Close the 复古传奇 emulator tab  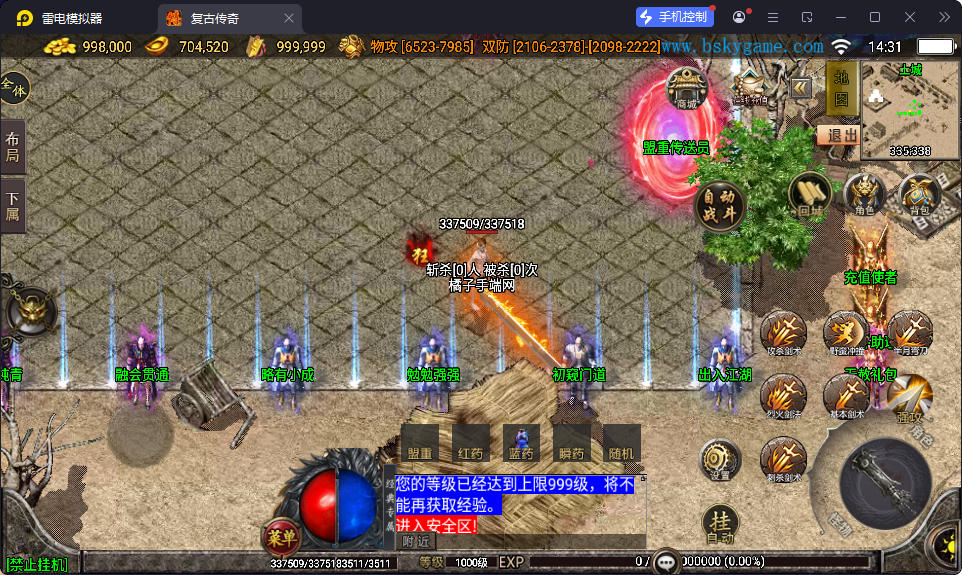click(289, 18)
